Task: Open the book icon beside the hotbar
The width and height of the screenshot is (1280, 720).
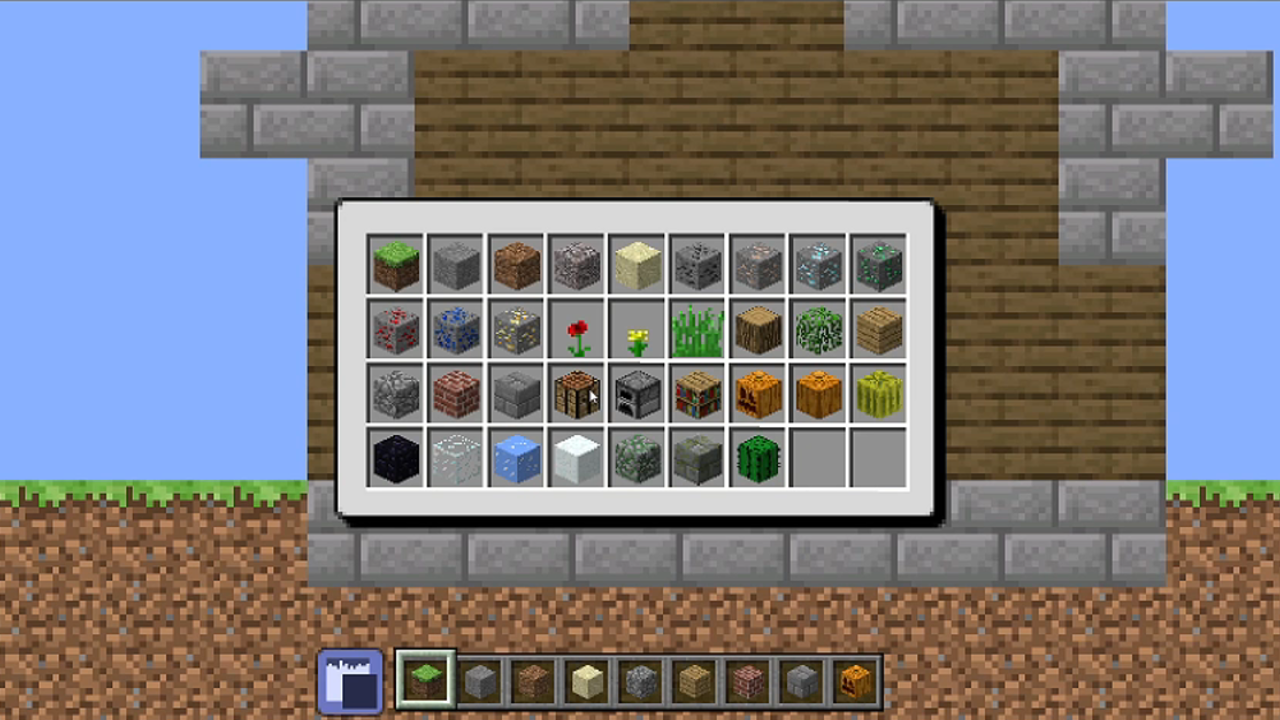Action: point(348,681)
